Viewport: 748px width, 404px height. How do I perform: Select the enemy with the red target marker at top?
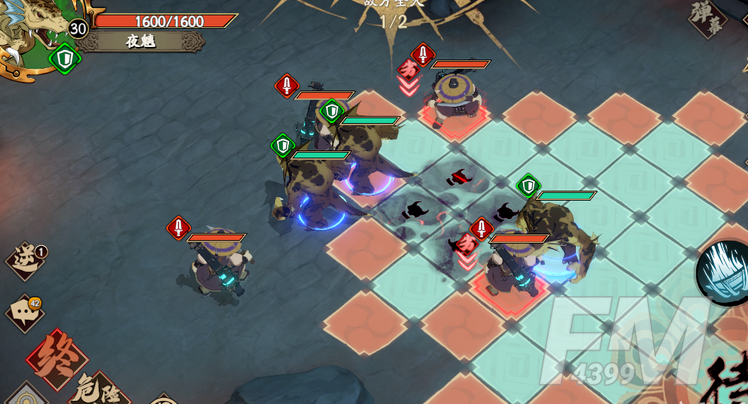pyautogui.click(x=457, y=100)
